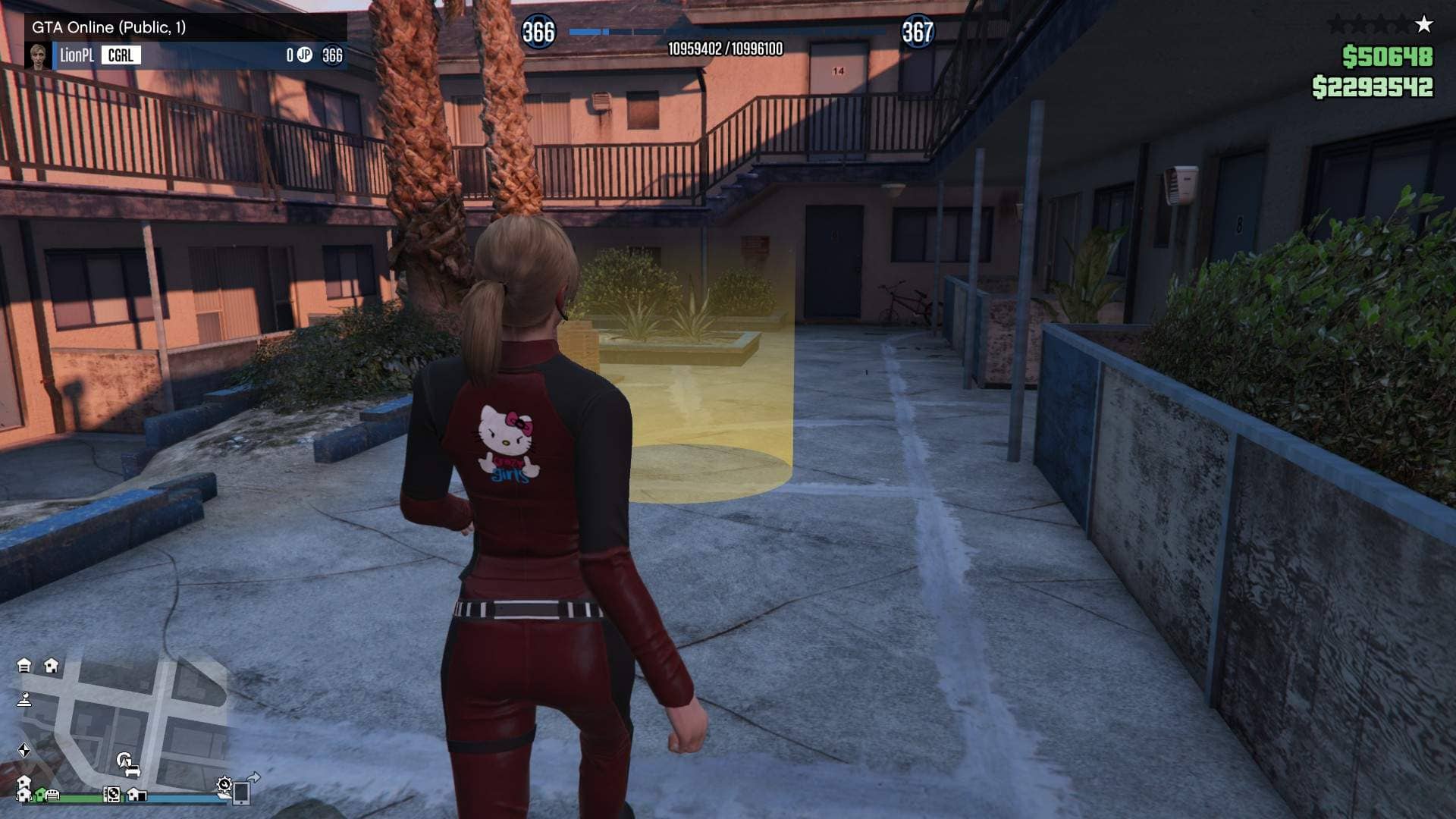
Task: Click LionPL's player portrait
Action: coord(38,55)
